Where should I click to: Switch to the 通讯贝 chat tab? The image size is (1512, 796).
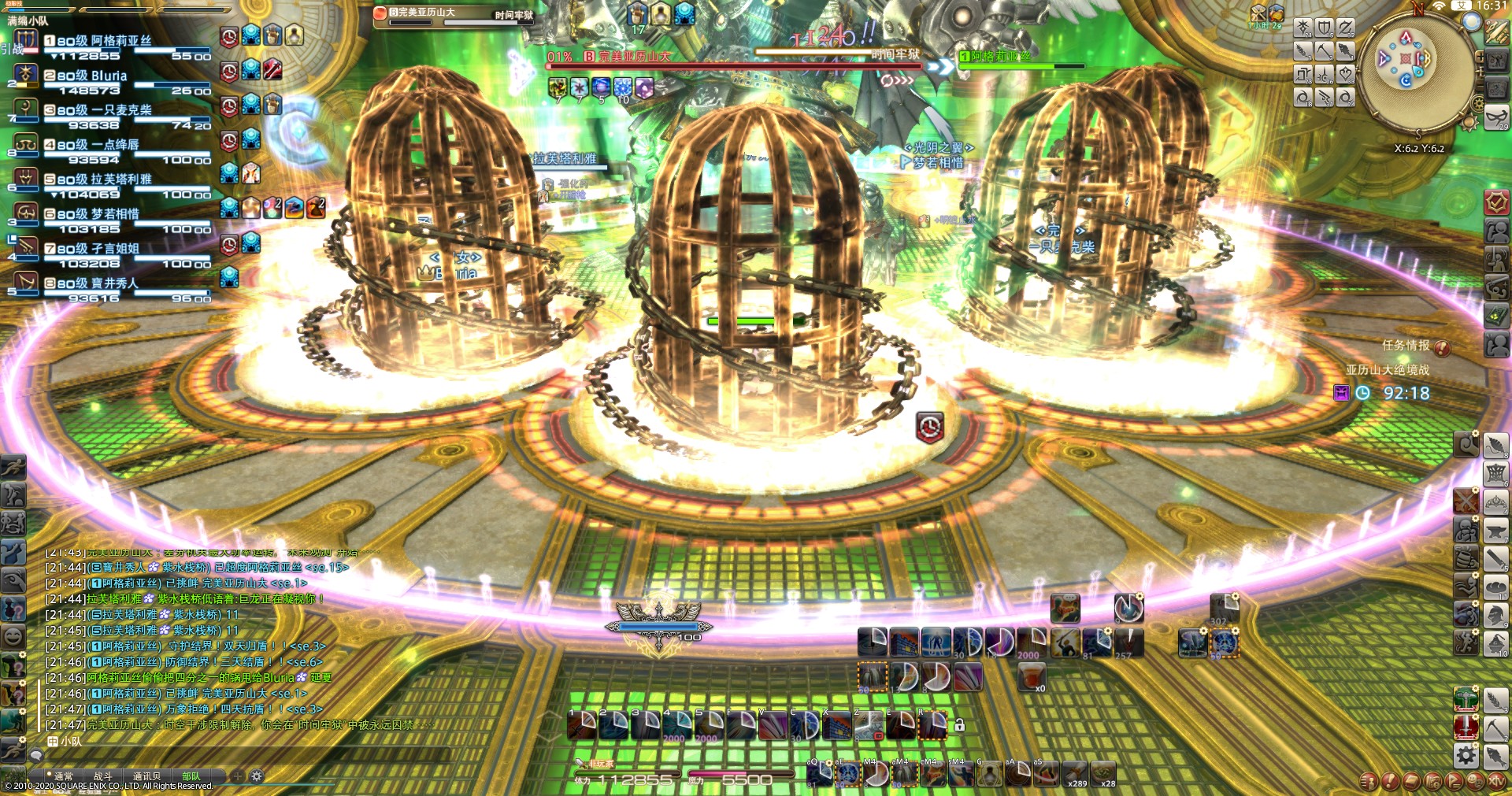pyautogui.click(x=146, y=776)
